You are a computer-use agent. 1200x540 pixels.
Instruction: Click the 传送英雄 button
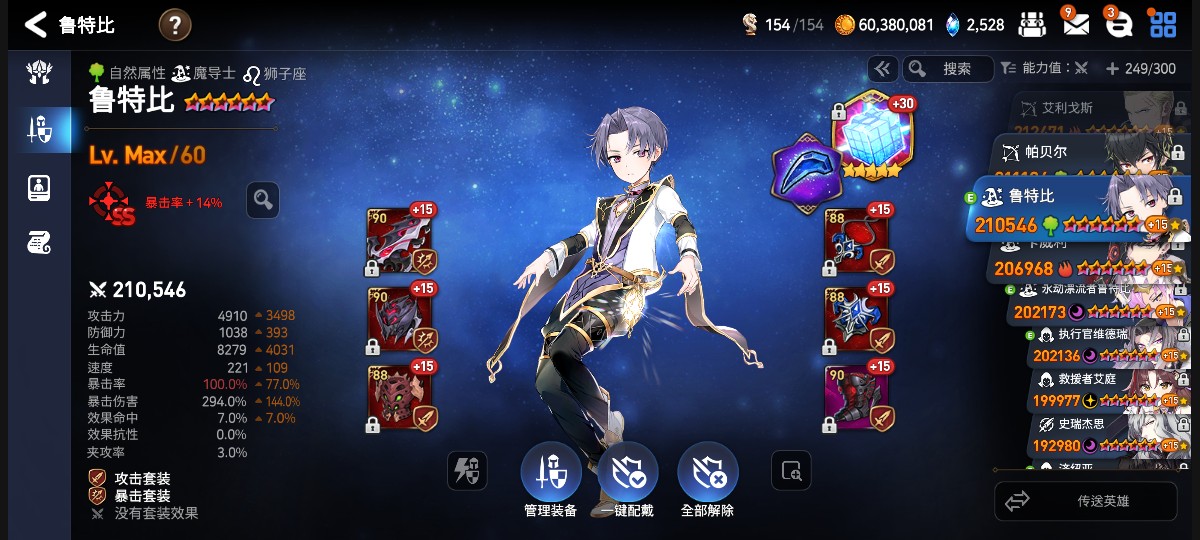(1085, 501)
